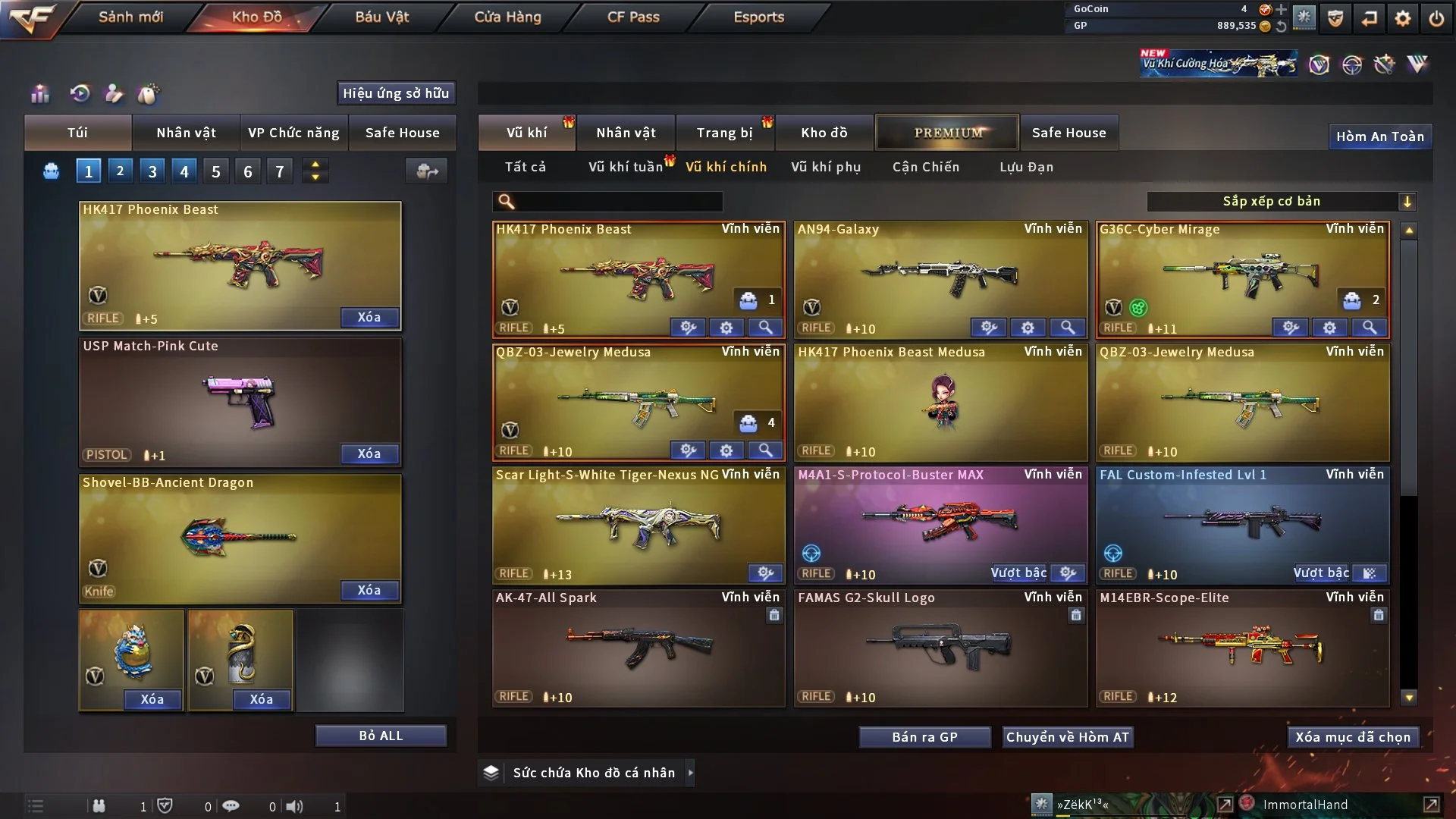
Task: Go to the Sảnh mới lobby tab
Action: tap(130, 17)
